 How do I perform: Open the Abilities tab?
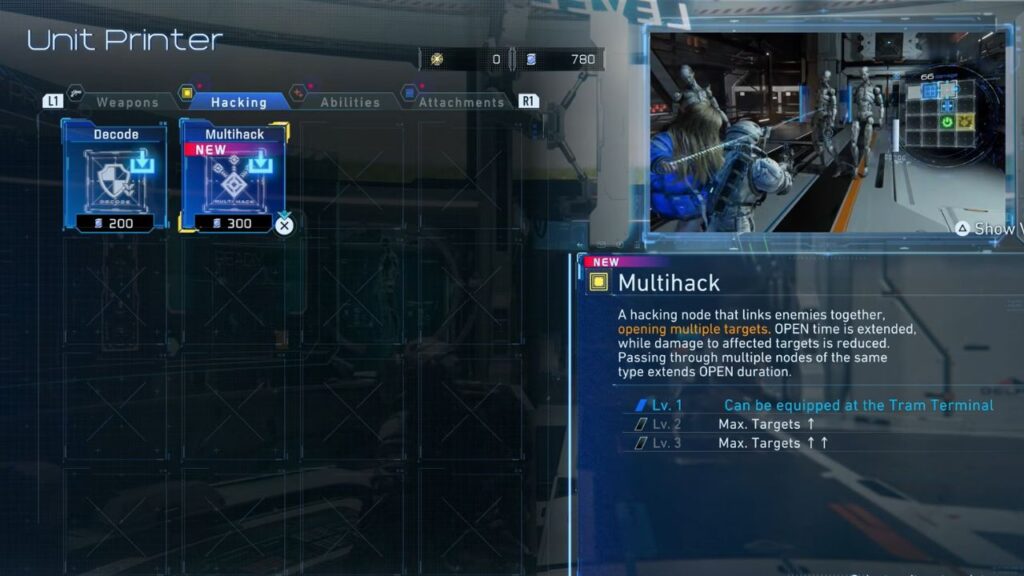pyautogui.click(x=349, y=102)
